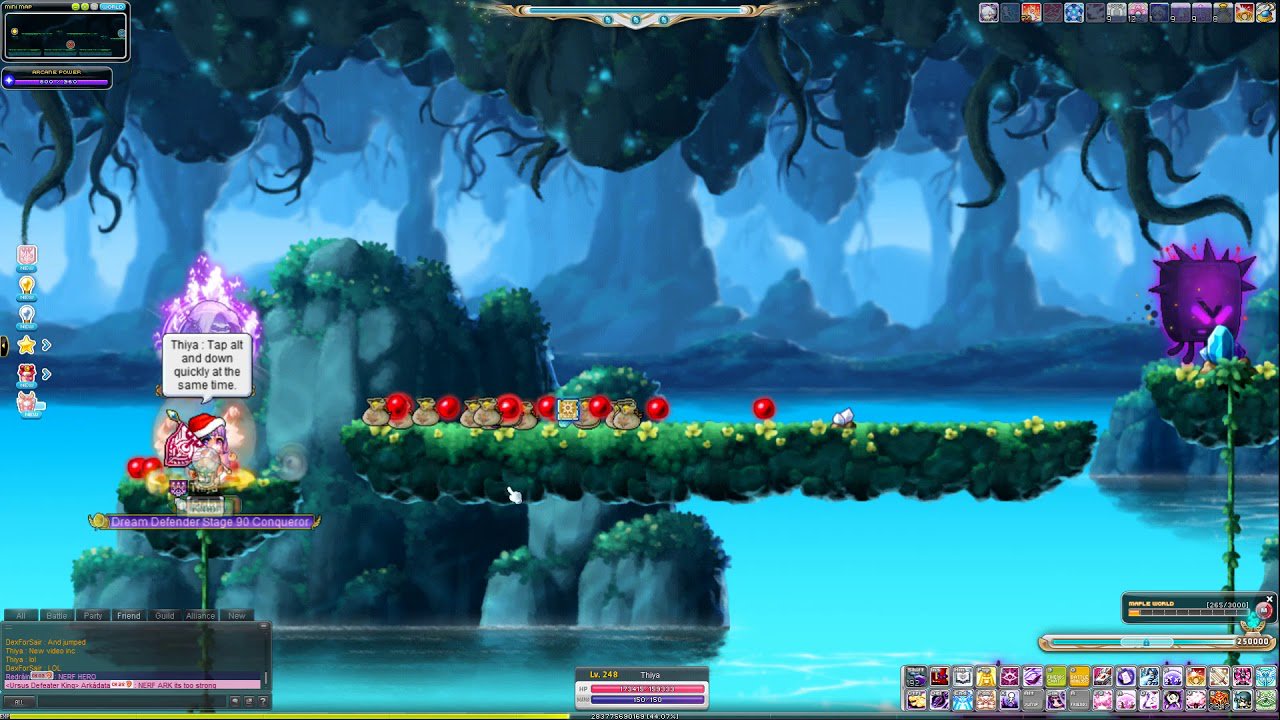Switch to the Party chat tab
1280x720 pixels.
[x=93, y=615]
